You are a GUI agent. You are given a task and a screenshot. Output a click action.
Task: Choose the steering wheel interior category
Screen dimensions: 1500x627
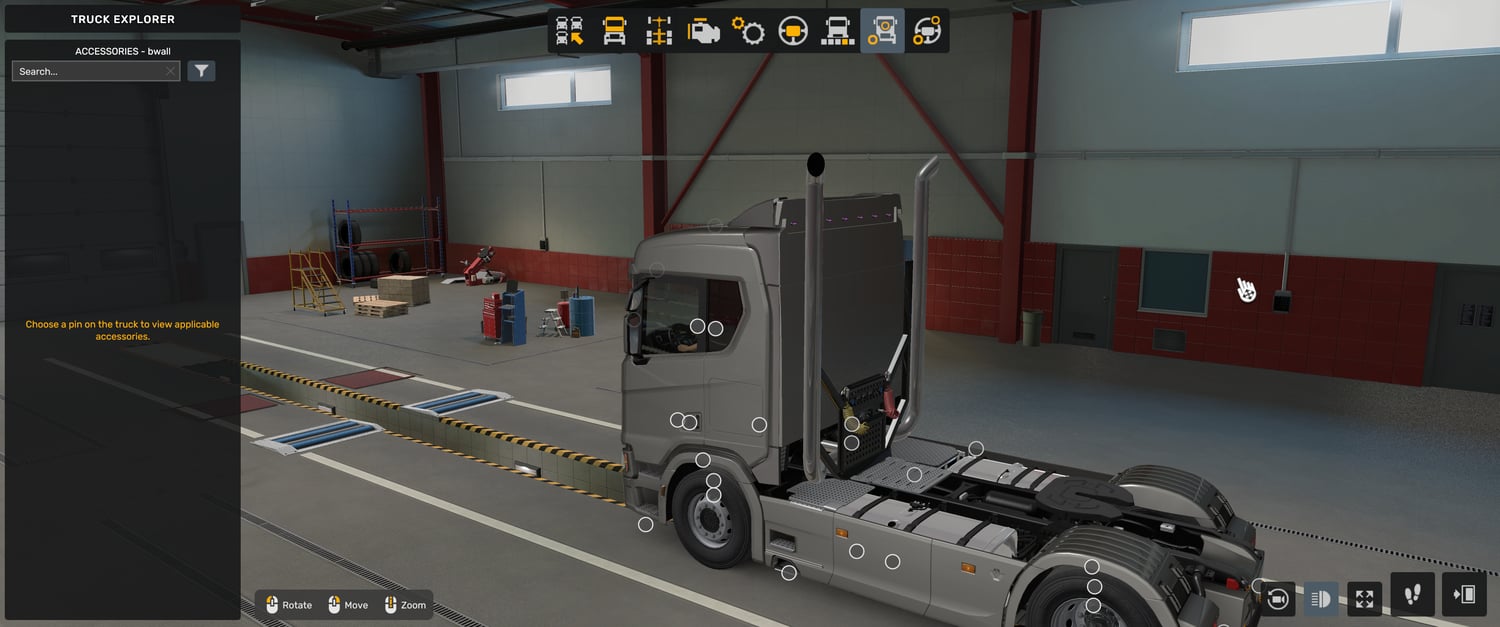(793, 31)
